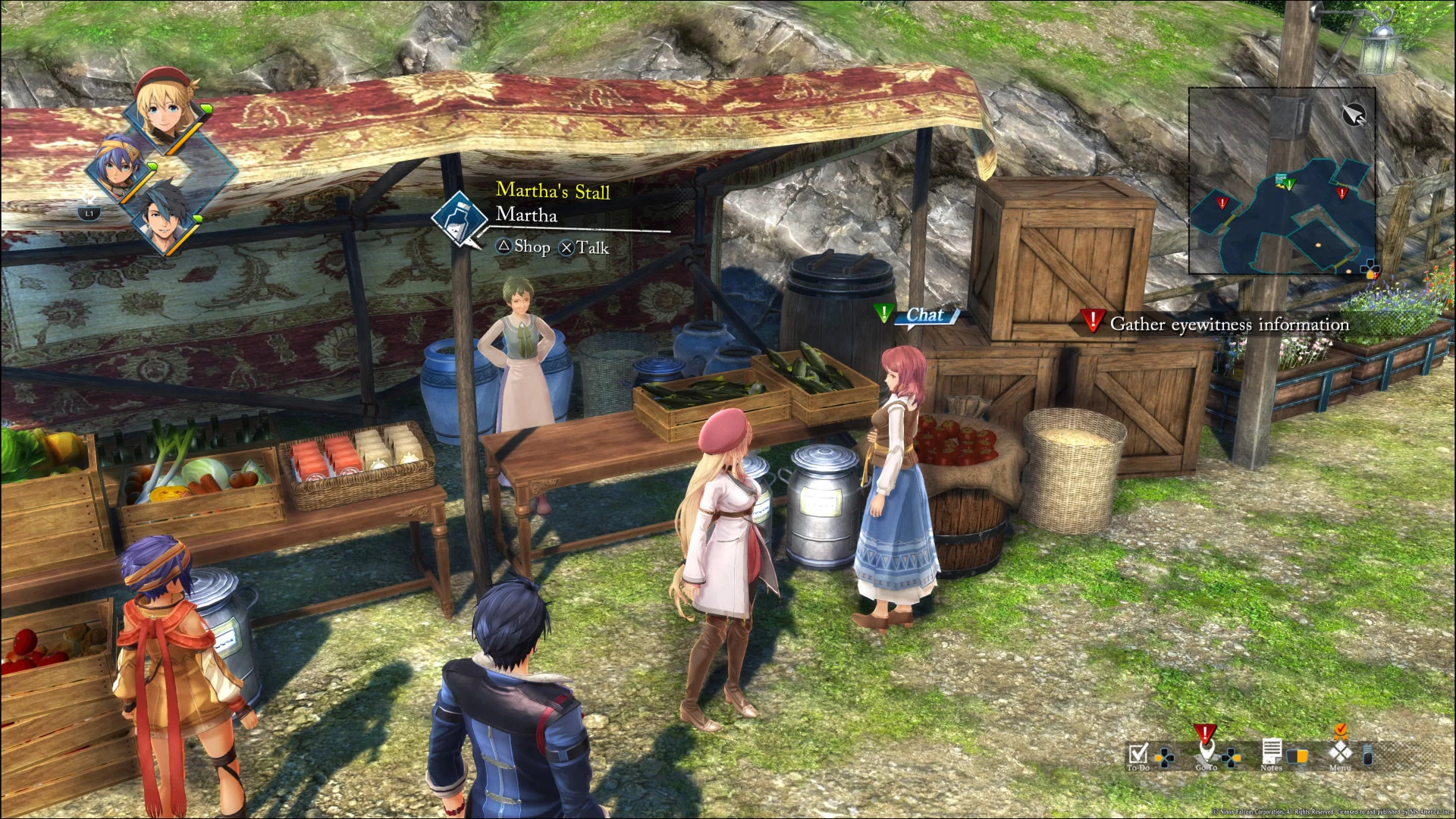
Task: Choose Talk to speak with Martha
Action: click(x=585, y=248)
